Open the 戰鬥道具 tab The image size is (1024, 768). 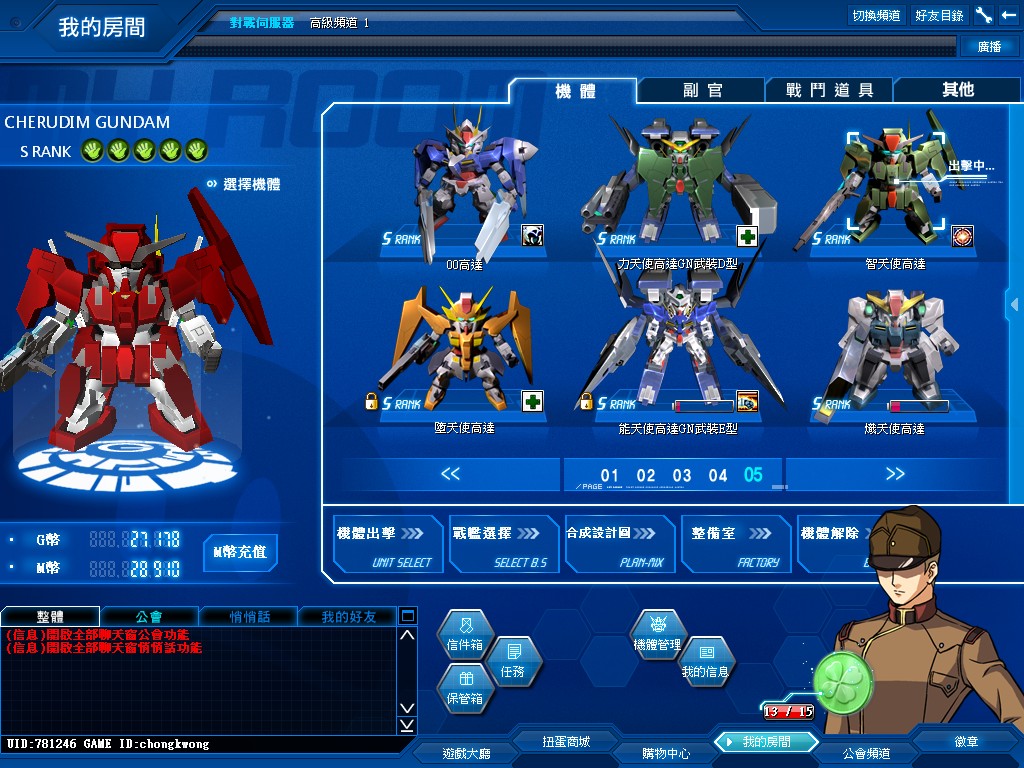click(829, 90)
